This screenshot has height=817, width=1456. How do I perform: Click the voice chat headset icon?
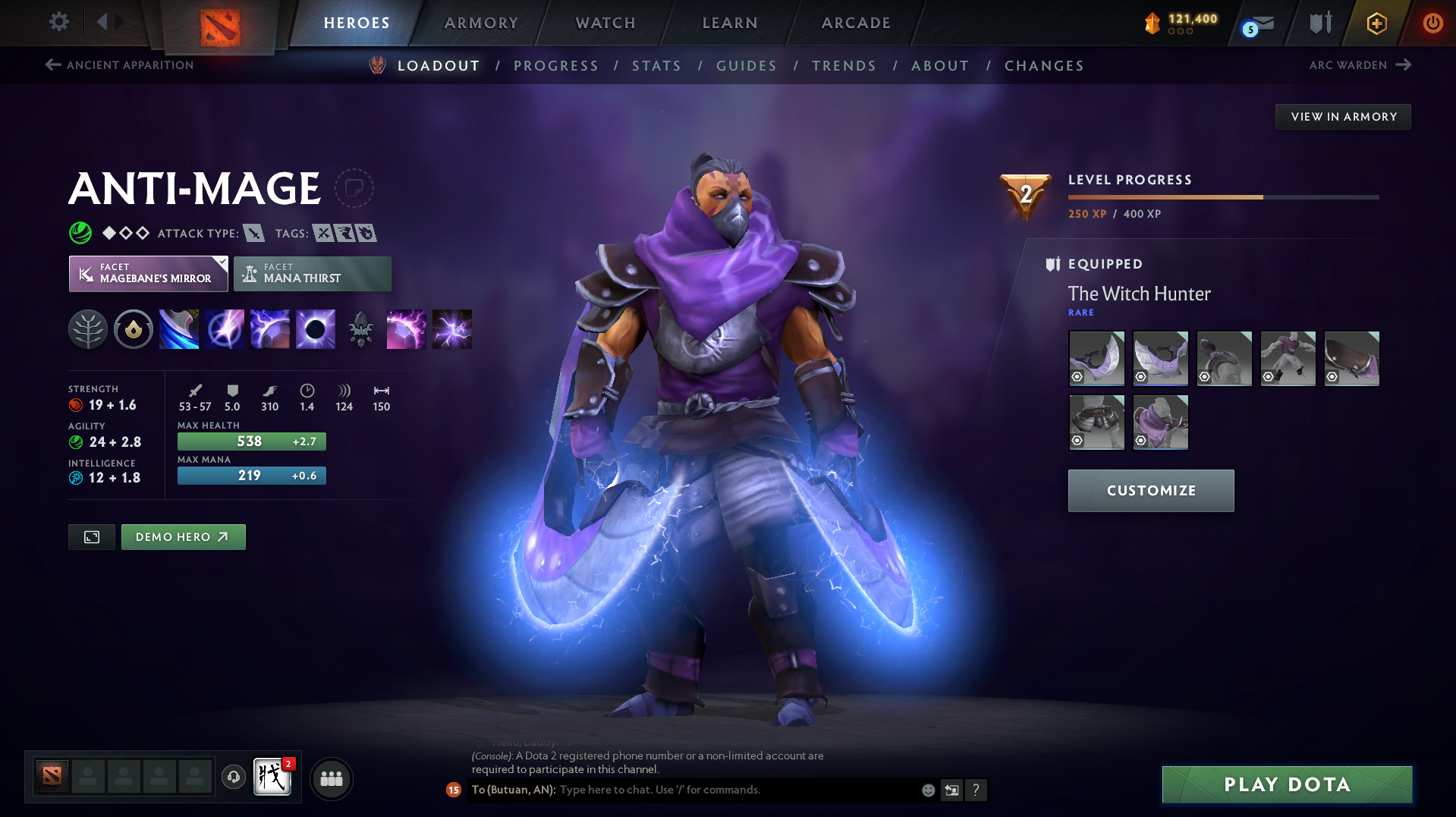233,778
